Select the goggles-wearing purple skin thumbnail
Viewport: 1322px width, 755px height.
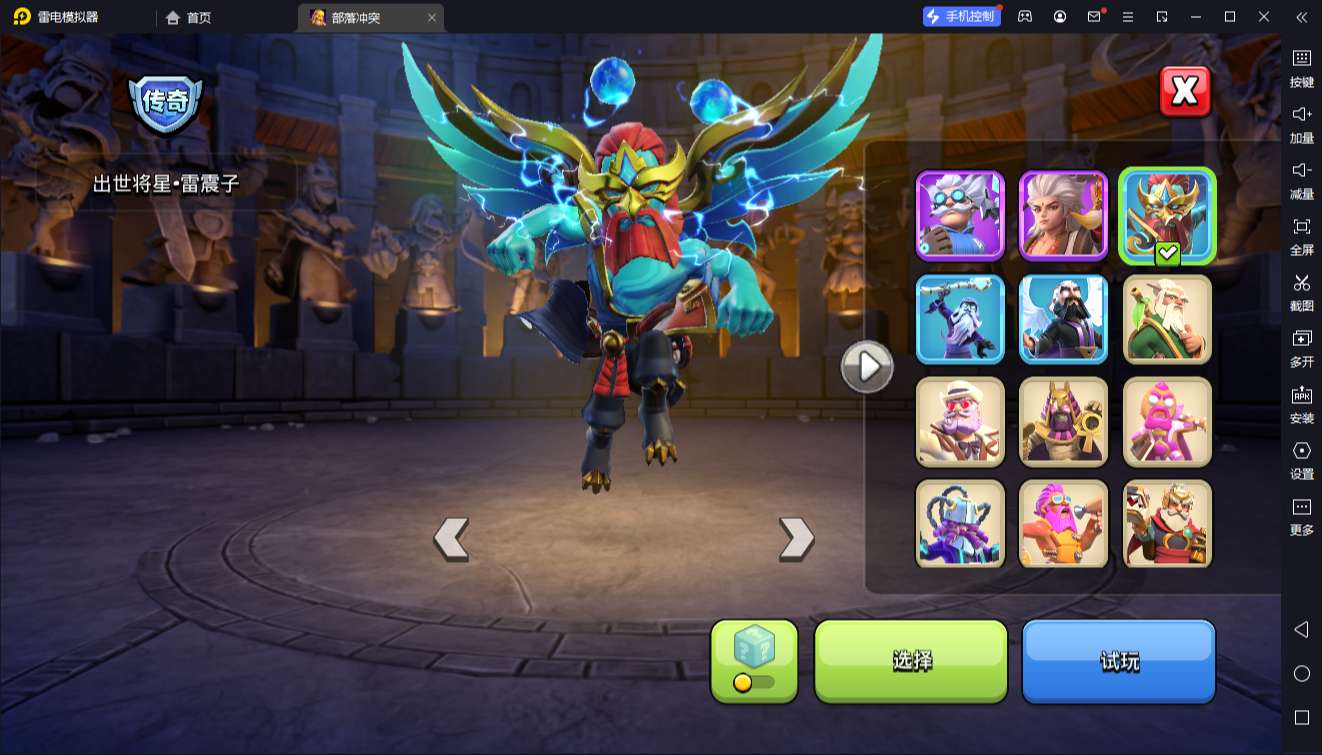coord(960,215)
